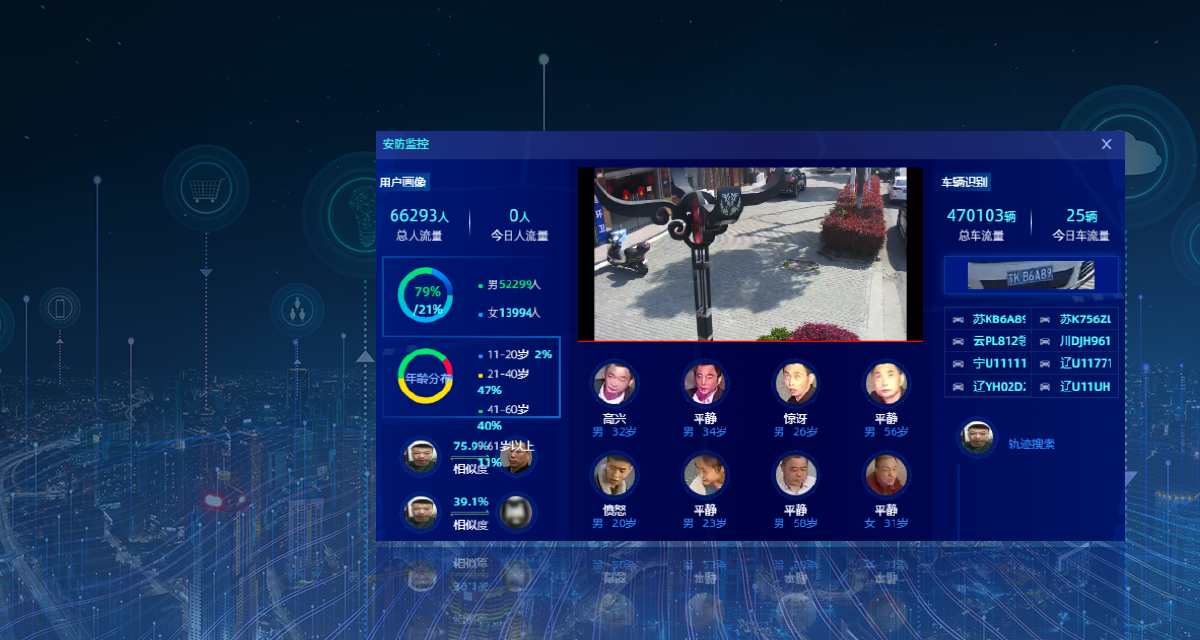Select the 苏K756Z plate row
The height and width of the screenshot is (640, 1200).
[1075, 320]
